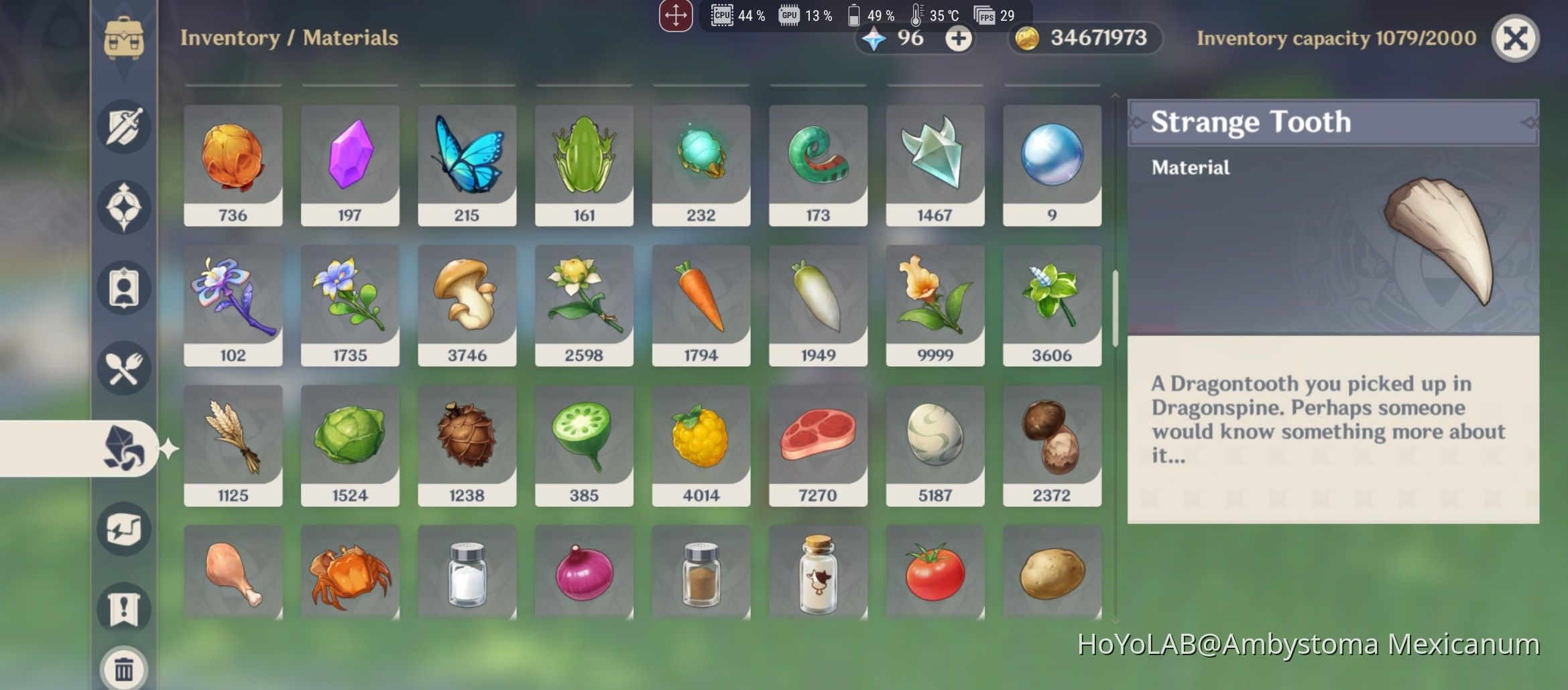
Task: Select the first material category tab above the grid
Action: pyautogui.click(x=233, y=86)
